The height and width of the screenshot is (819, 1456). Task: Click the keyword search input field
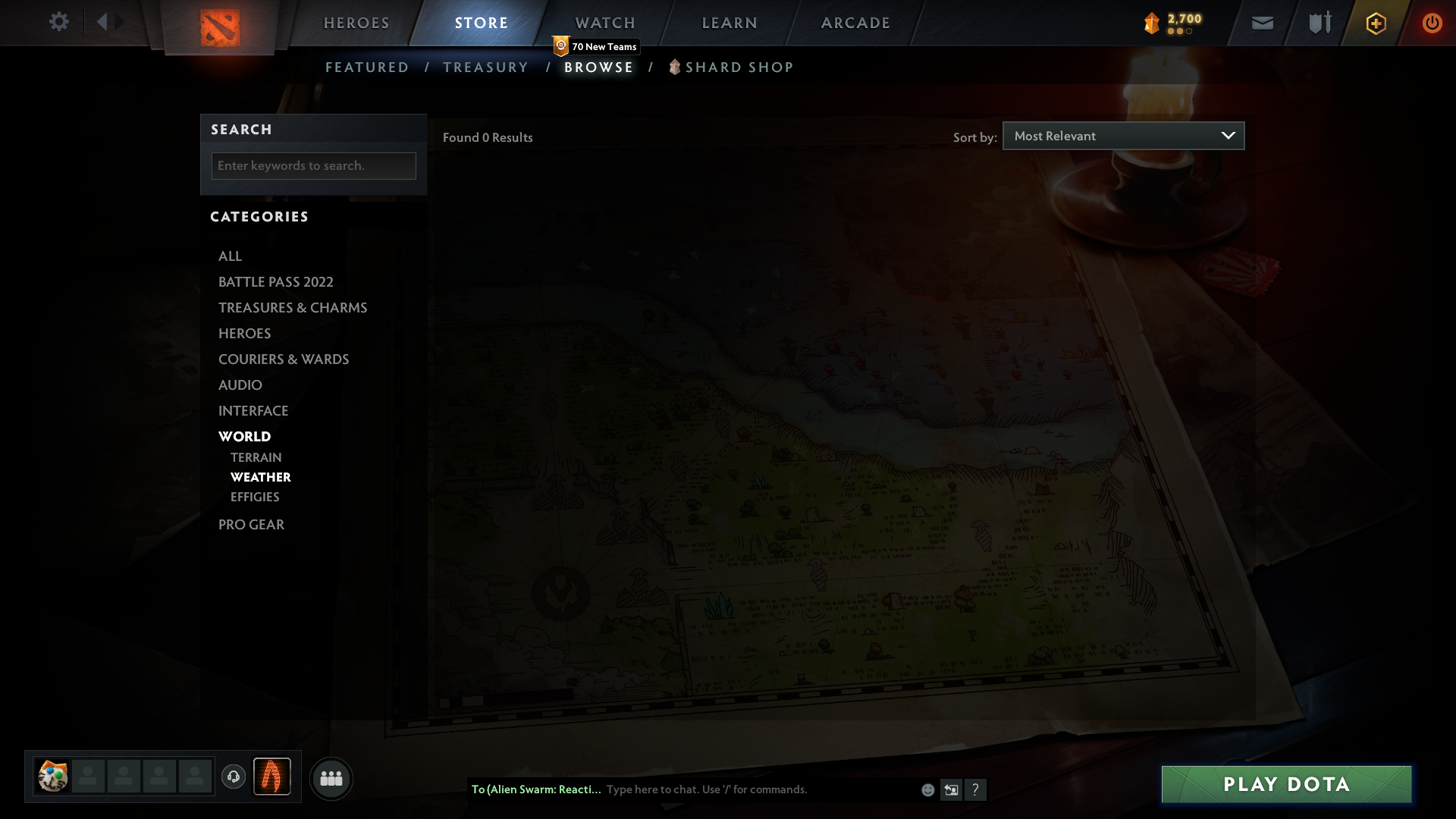(x=313, y=165)
